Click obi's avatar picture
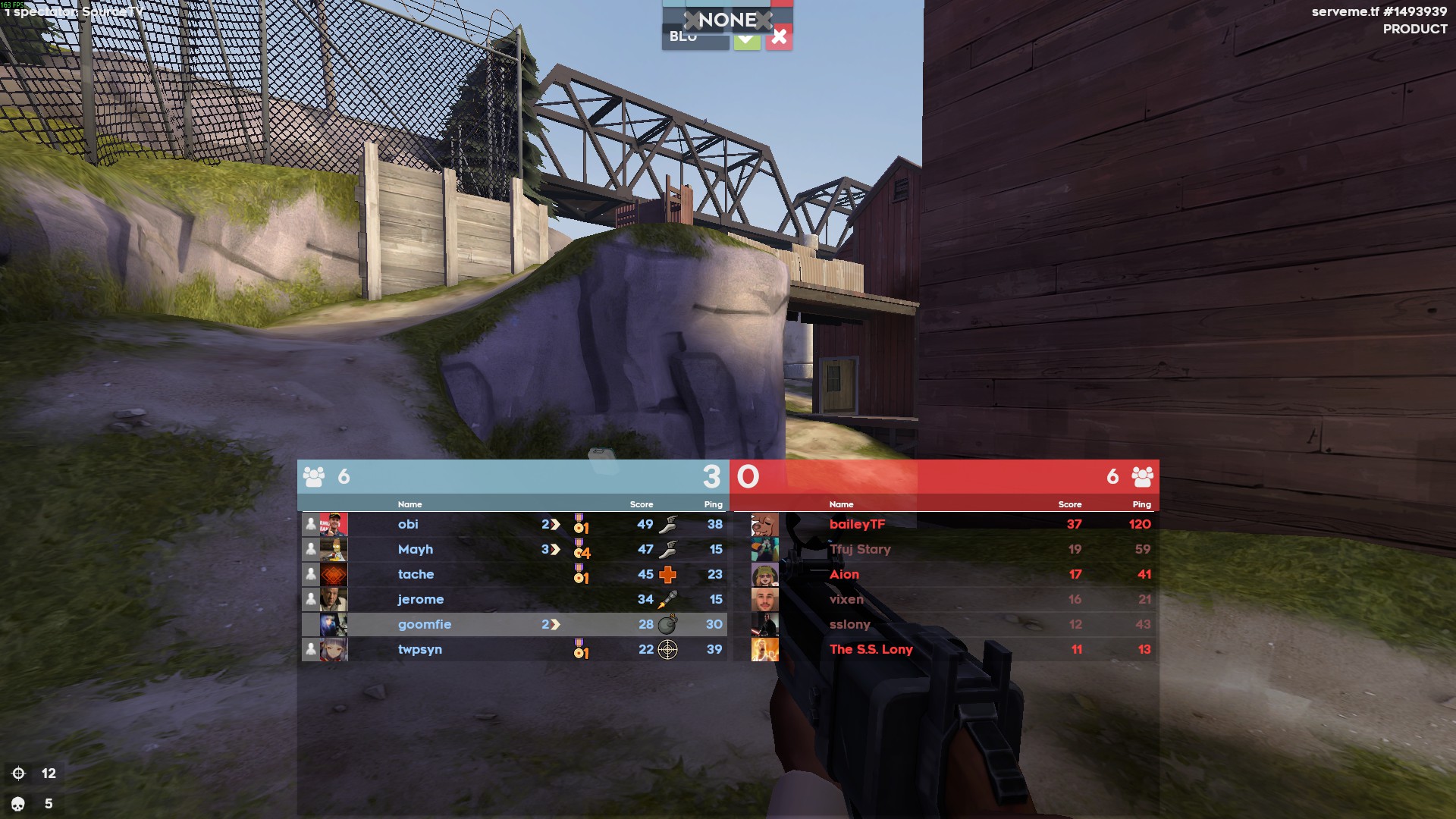The image size is (1456, 819). 334,524
